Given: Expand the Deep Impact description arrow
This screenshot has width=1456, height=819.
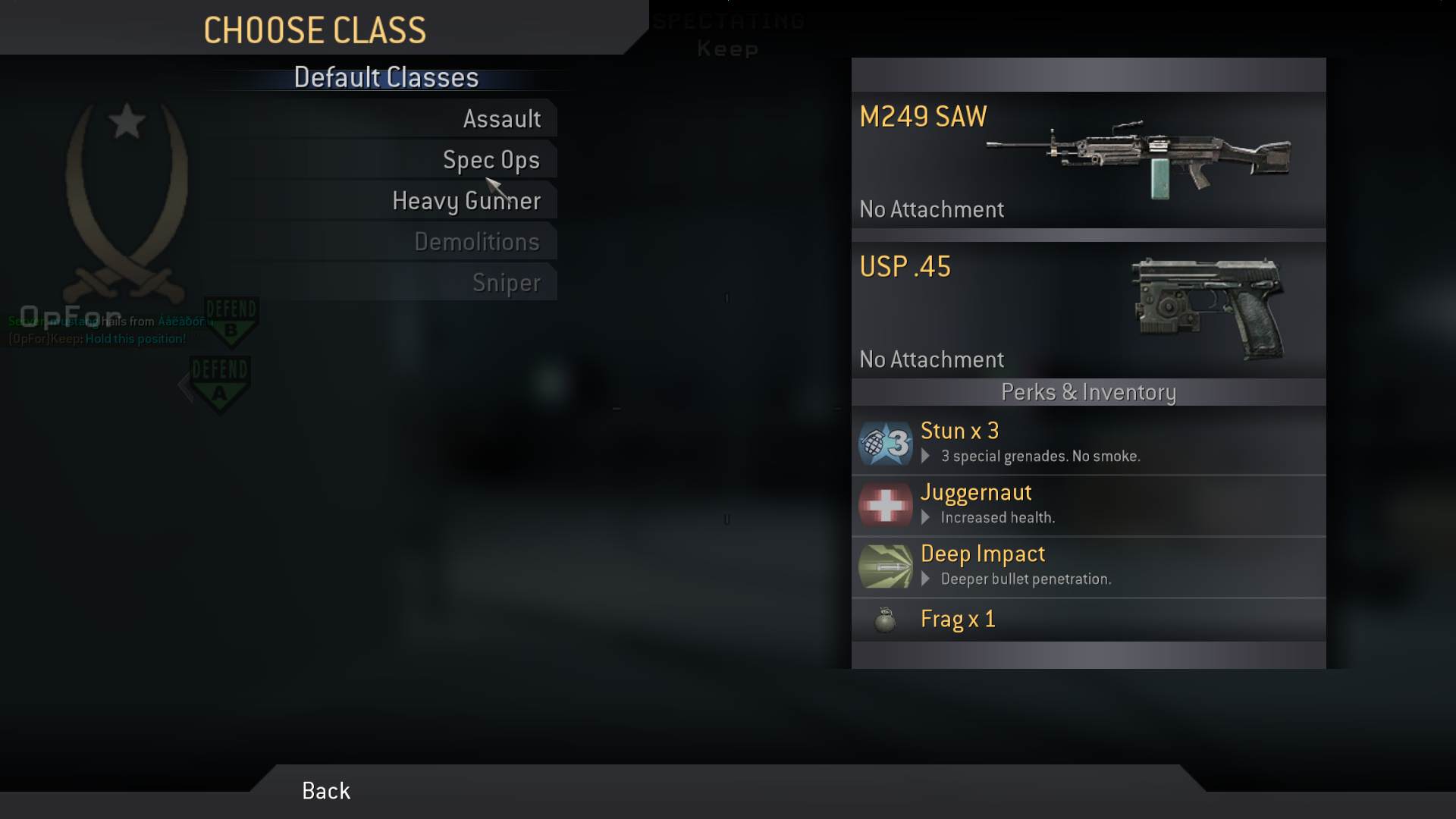Looking at the screenshot, I should tap(926, 579).
